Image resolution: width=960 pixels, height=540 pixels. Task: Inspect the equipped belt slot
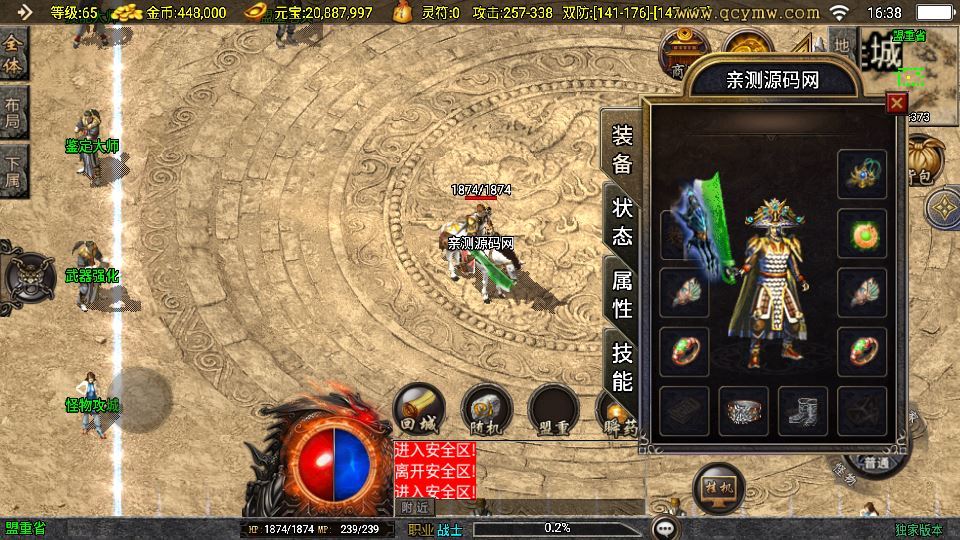[x=743, y=411]
